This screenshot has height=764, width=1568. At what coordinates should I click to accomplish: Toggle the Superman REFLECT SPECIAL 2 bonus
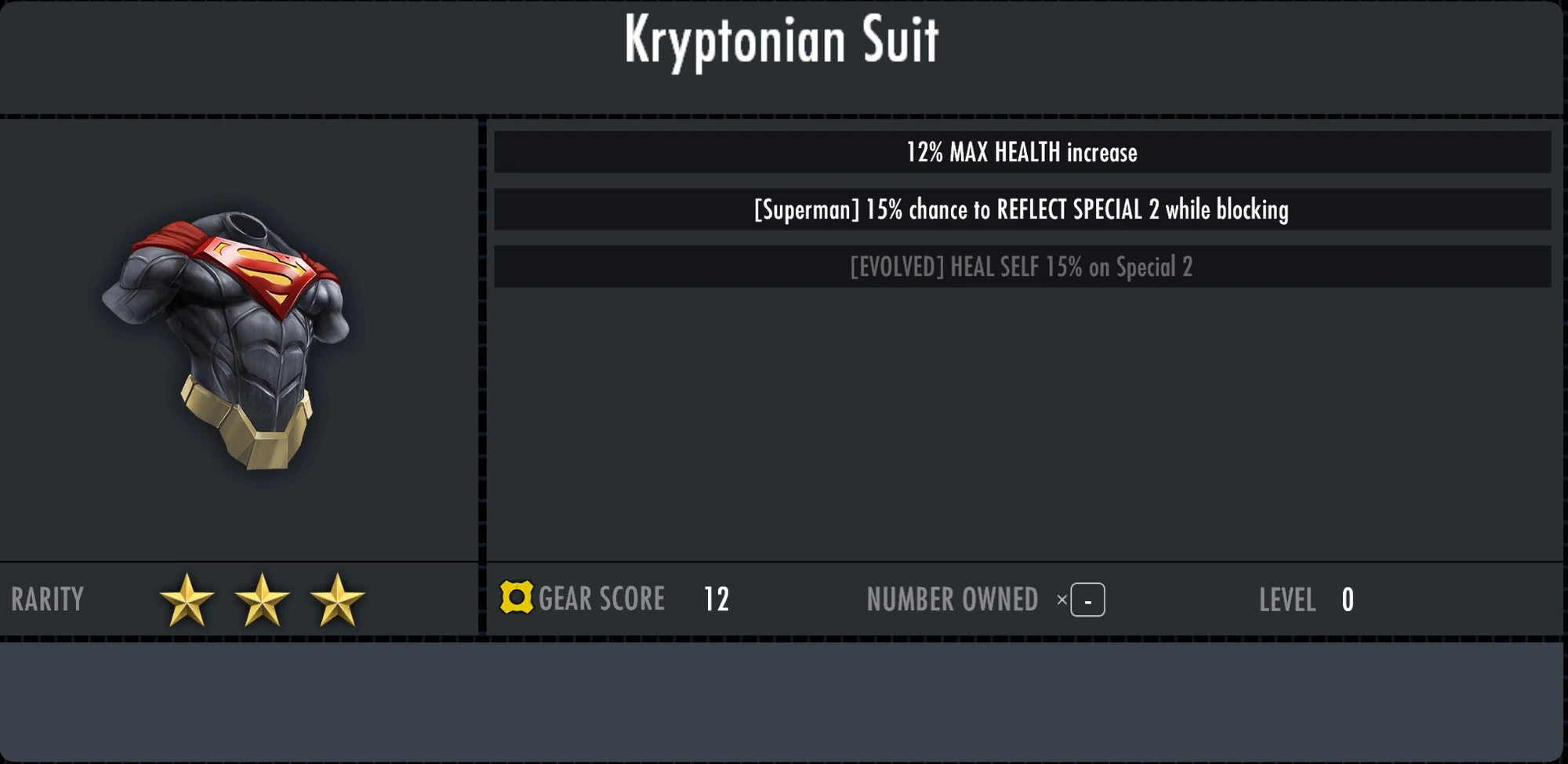(x=1022, y=210)
